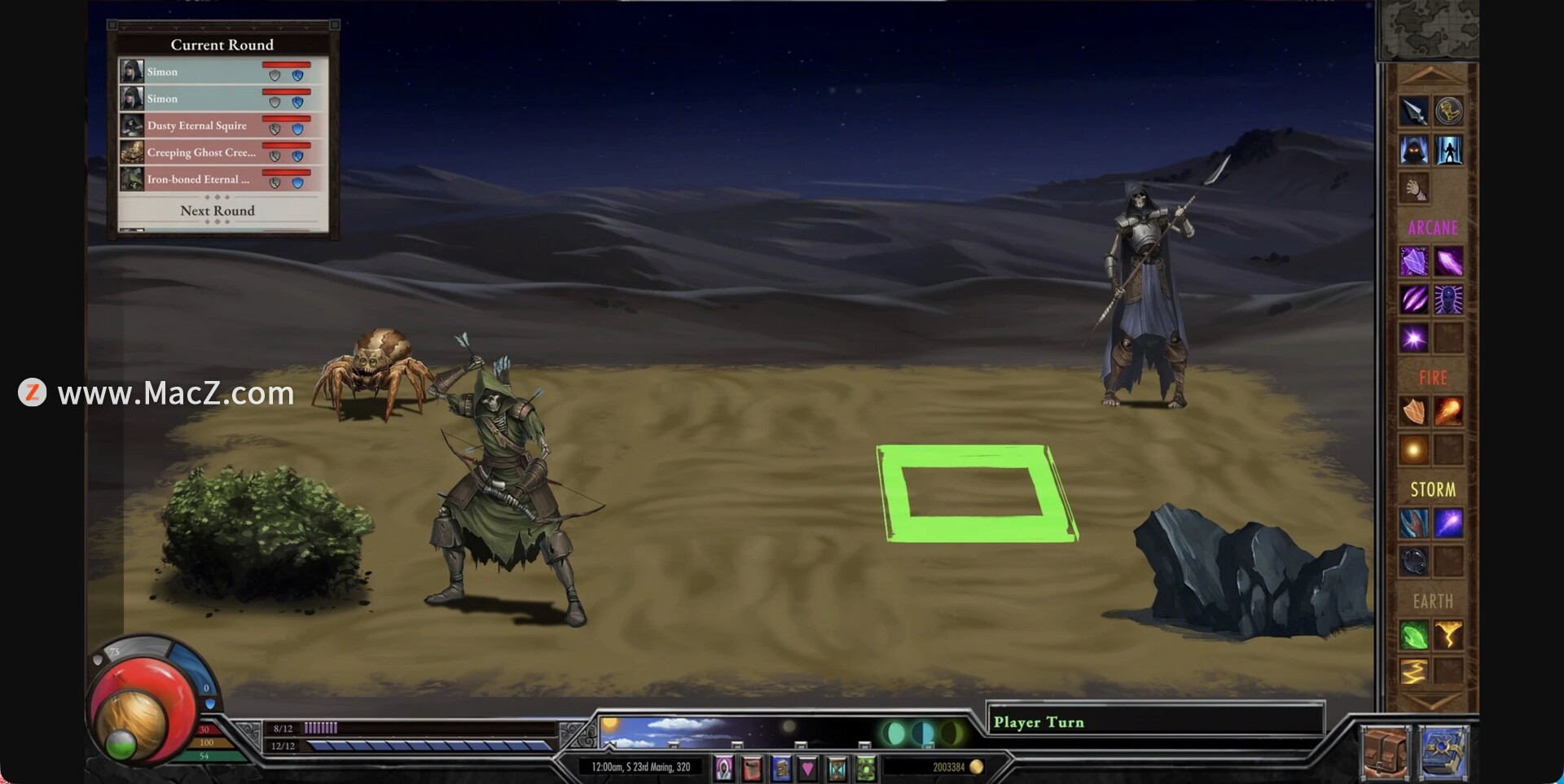
Task: Cast the green hand earth spell
Action: coord(1414,635)
